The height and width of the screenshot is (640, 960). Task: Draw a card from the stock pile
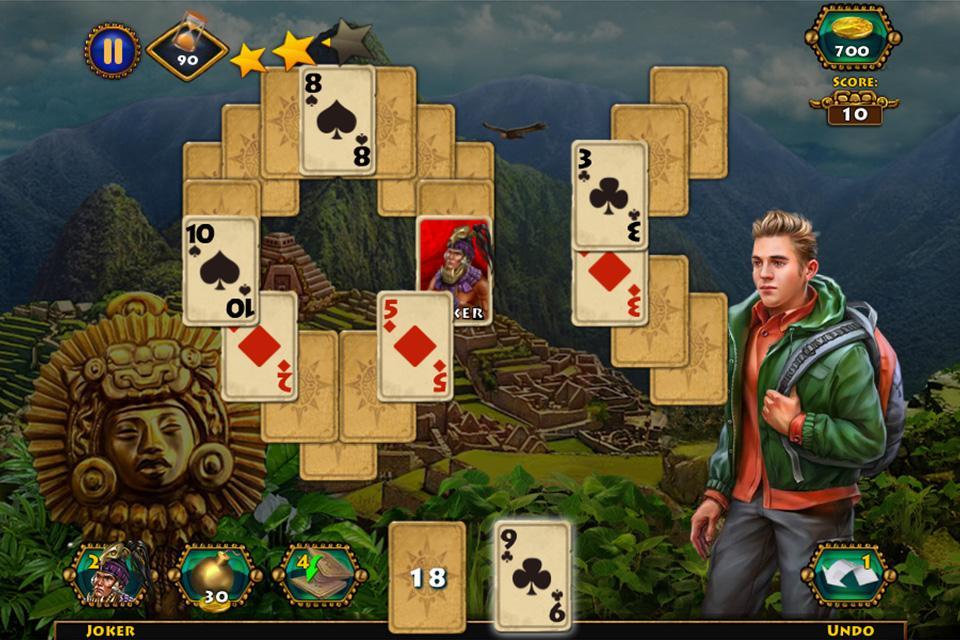(x=427, y=576)
